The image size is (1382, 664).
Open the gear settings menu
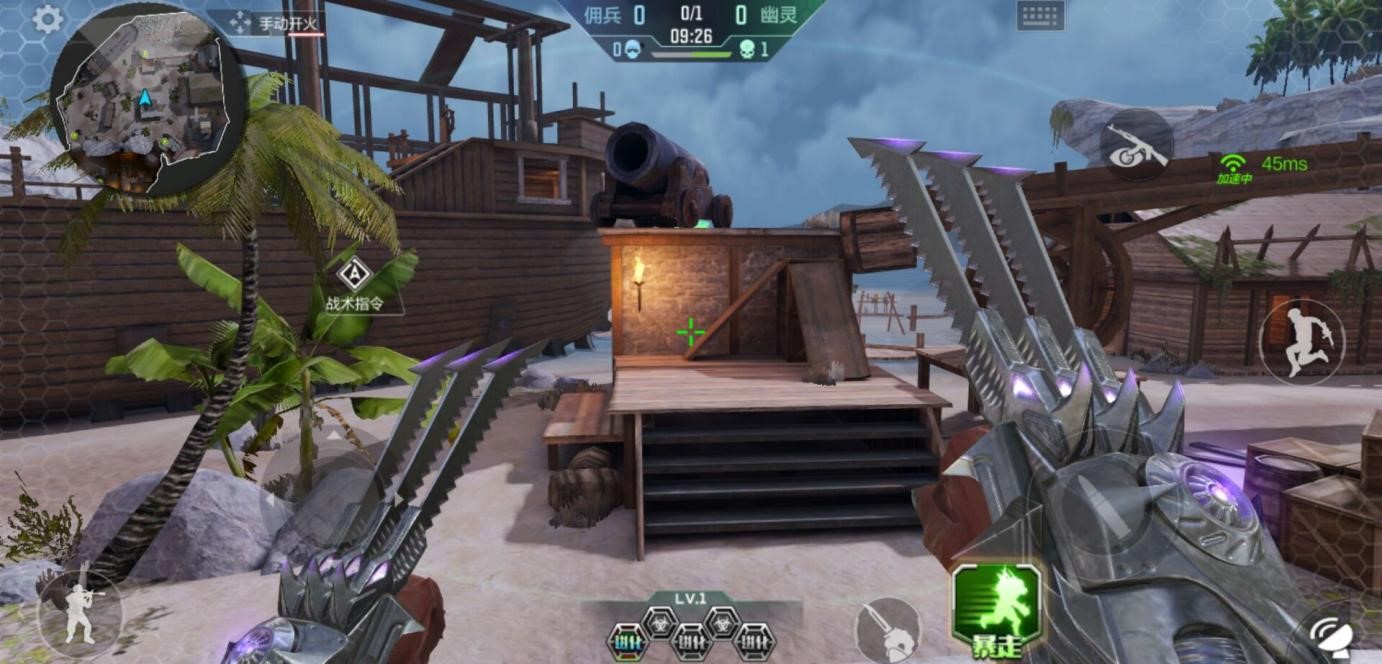pos(47,19)
